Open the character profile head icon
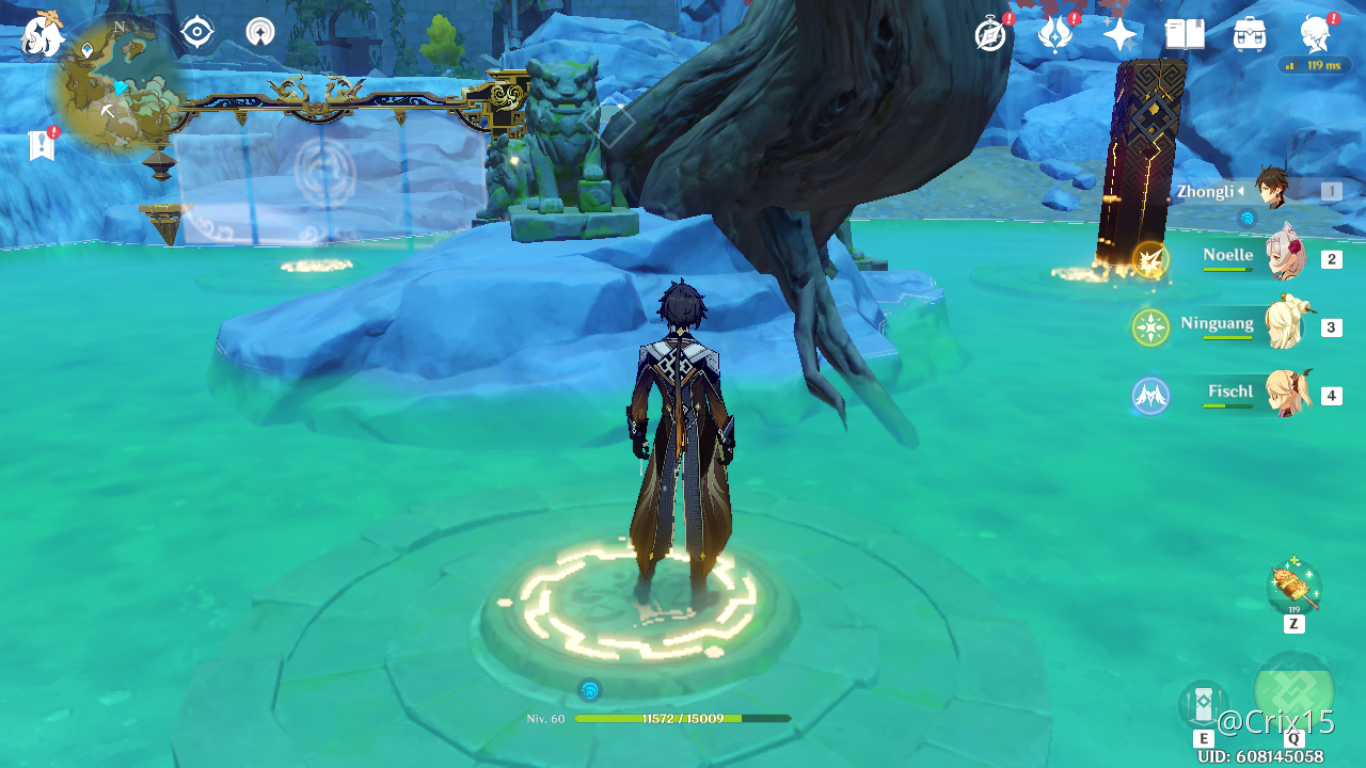Viewport: 1366px width, 768px height. tap(1314, 35)
